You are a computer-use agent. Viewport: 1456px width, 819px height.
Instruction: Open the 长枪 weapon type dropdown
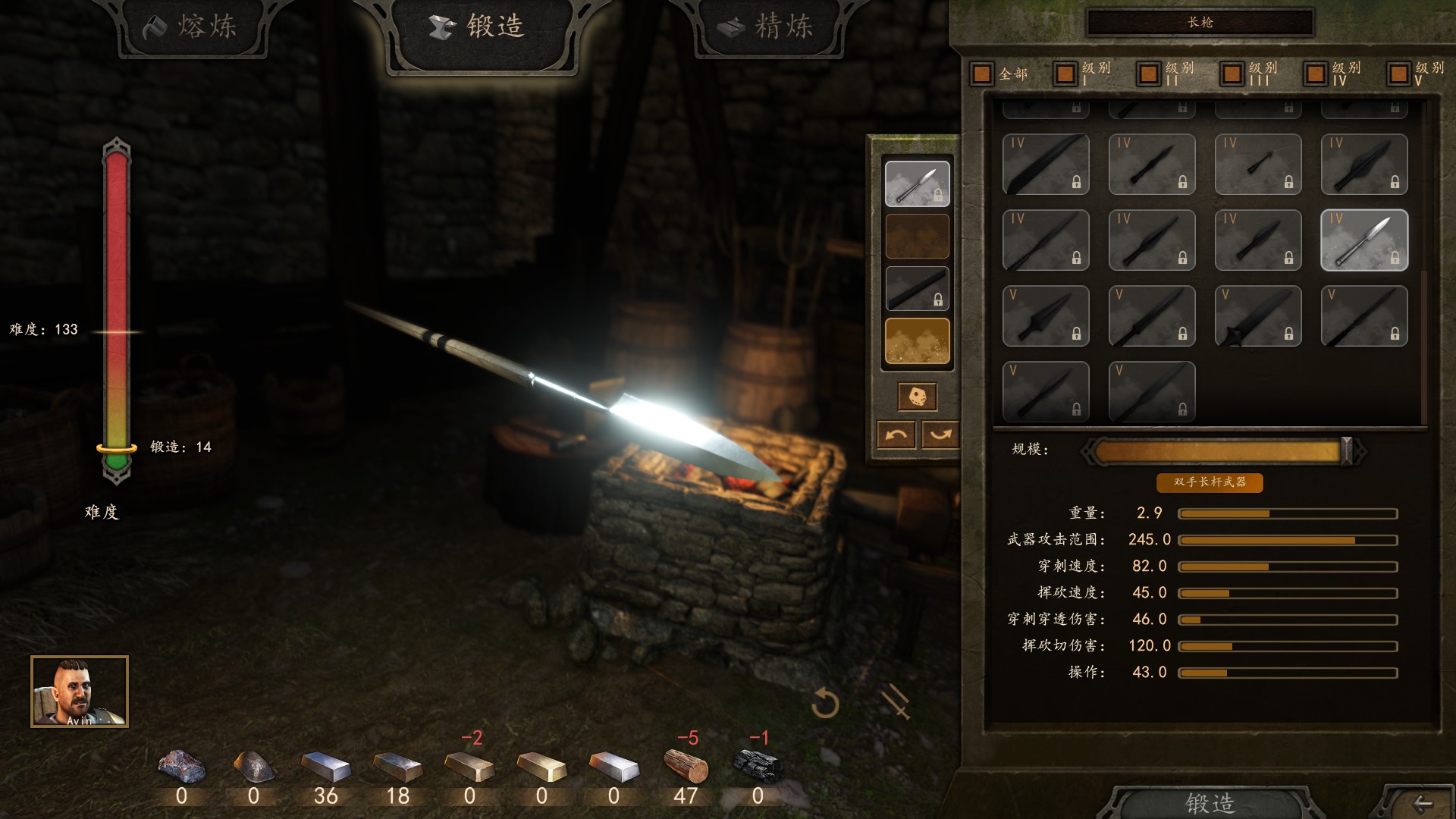pos(1200,23)
